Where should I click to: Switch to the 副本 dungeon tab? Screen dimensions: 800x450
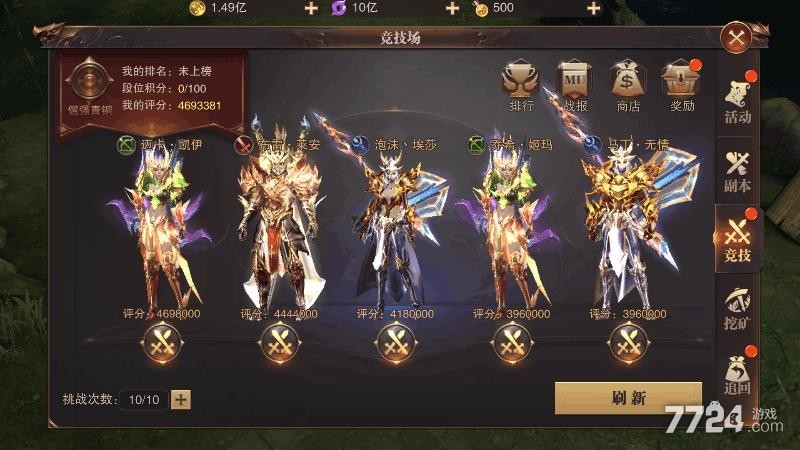[x=737, y=170]
